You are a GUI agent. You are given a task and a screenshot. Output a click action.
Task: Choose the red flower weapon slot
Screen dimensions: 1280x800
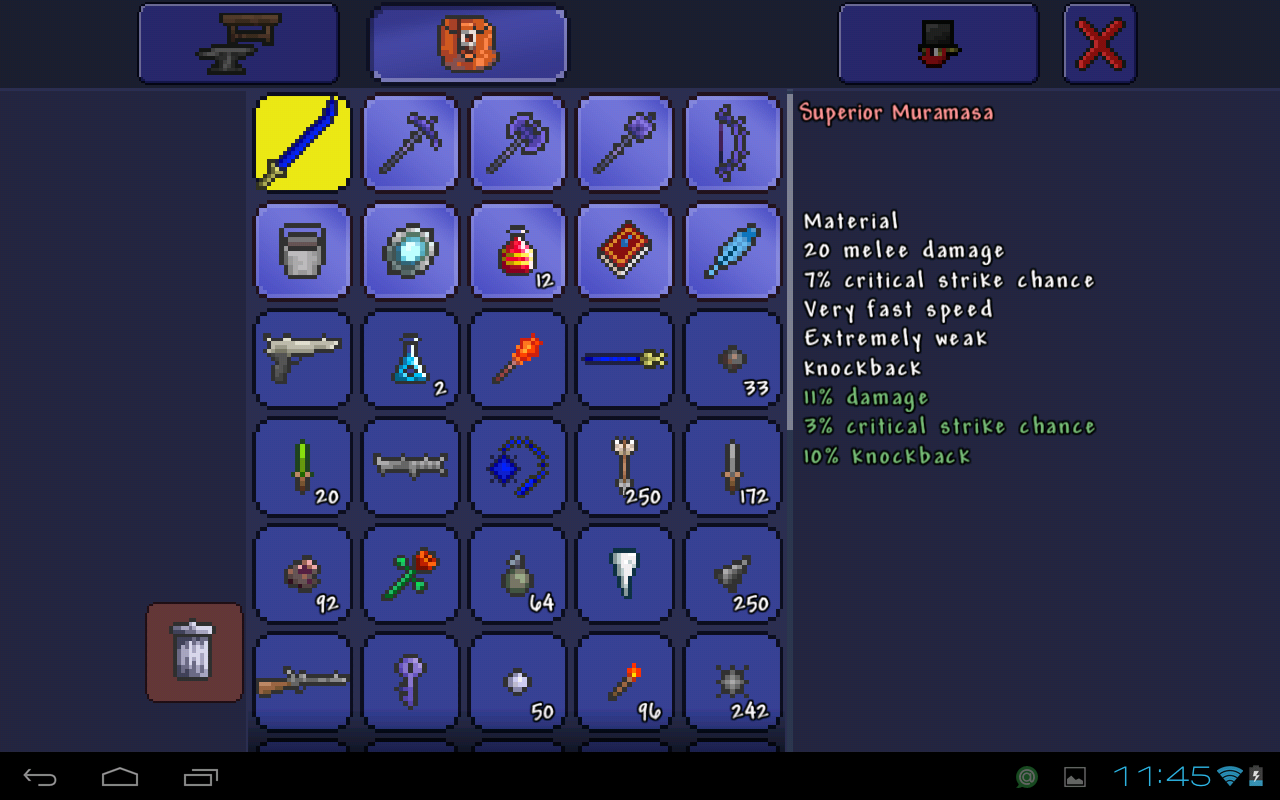[x=410, y=575]
